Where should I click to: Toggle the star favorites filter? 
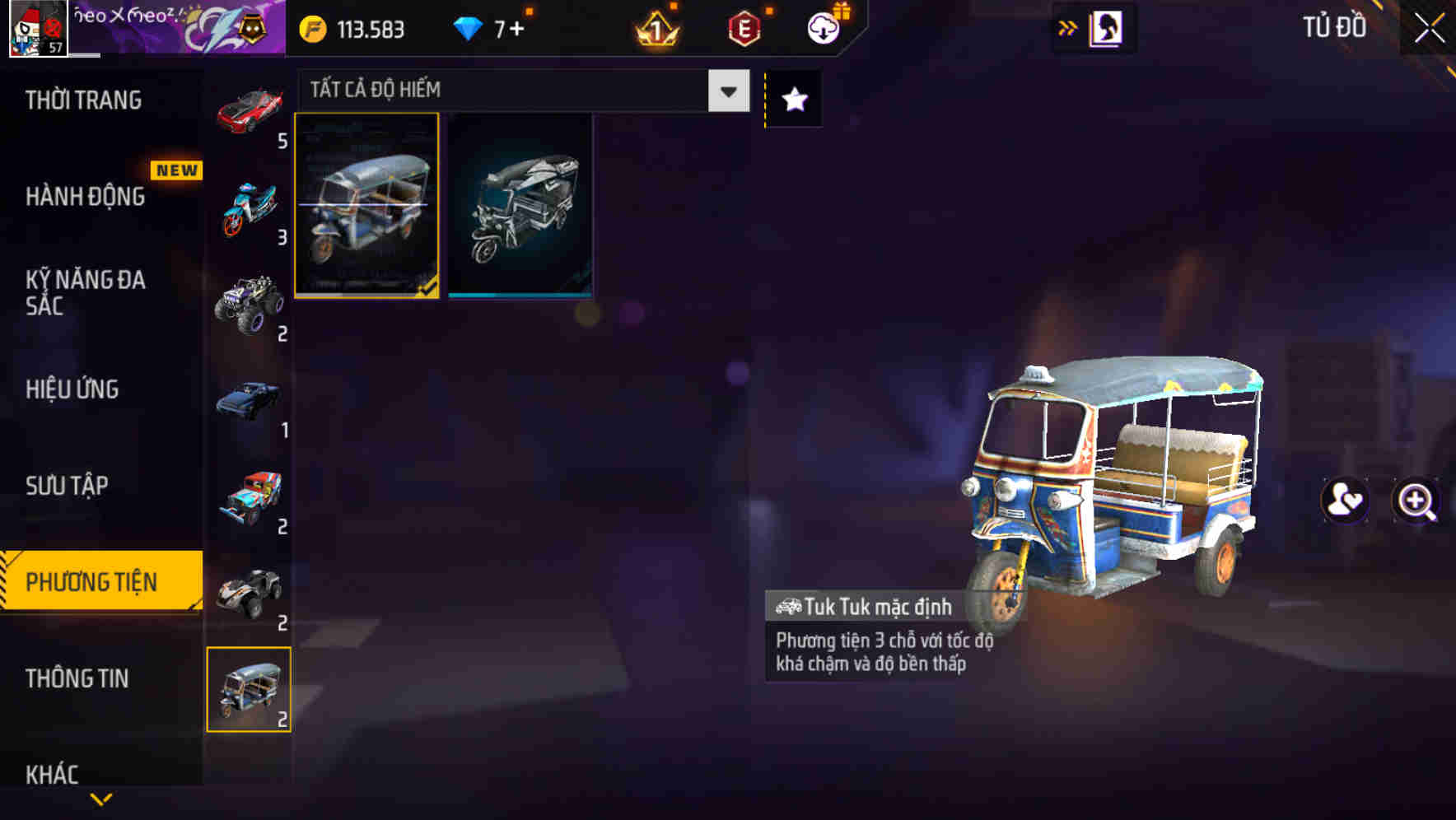point(792,99)
